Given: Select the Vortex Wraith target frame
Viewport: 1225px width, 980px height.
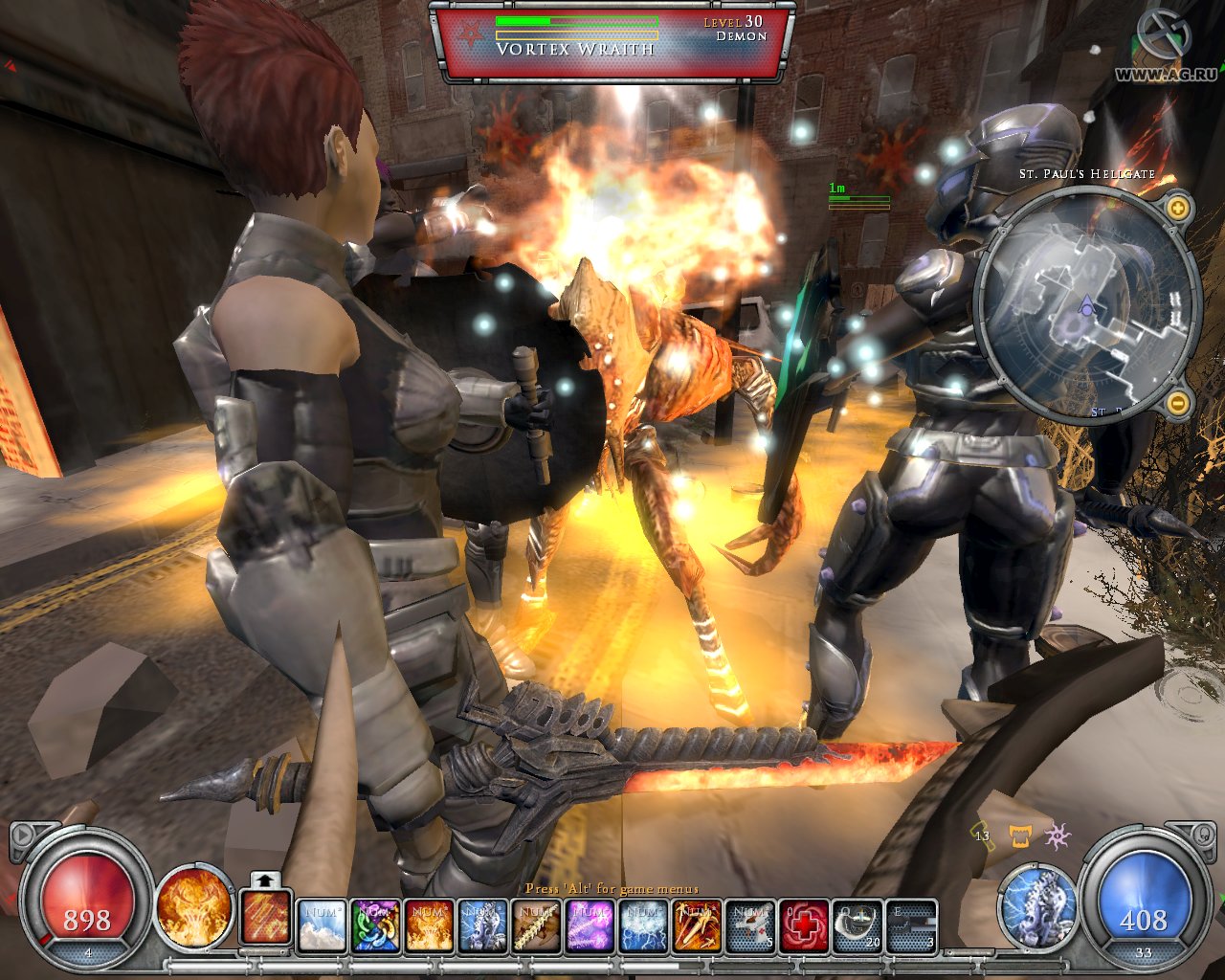Looking at the screenshot, I should coord(612,41).
